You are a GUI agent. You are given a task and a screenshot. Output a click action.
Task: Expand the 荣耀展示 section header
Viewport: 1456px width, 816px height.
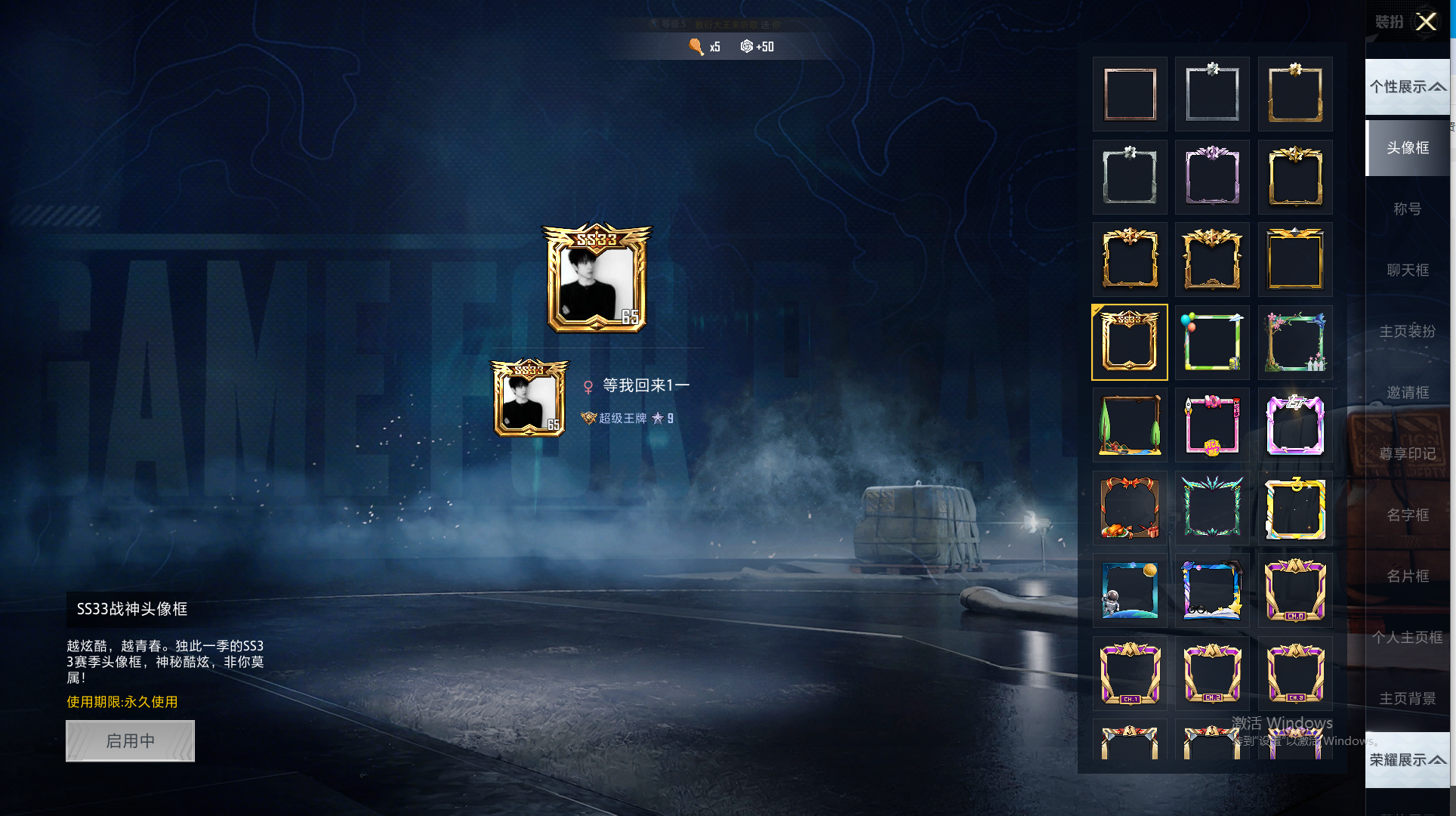(x=1408, y=759)
